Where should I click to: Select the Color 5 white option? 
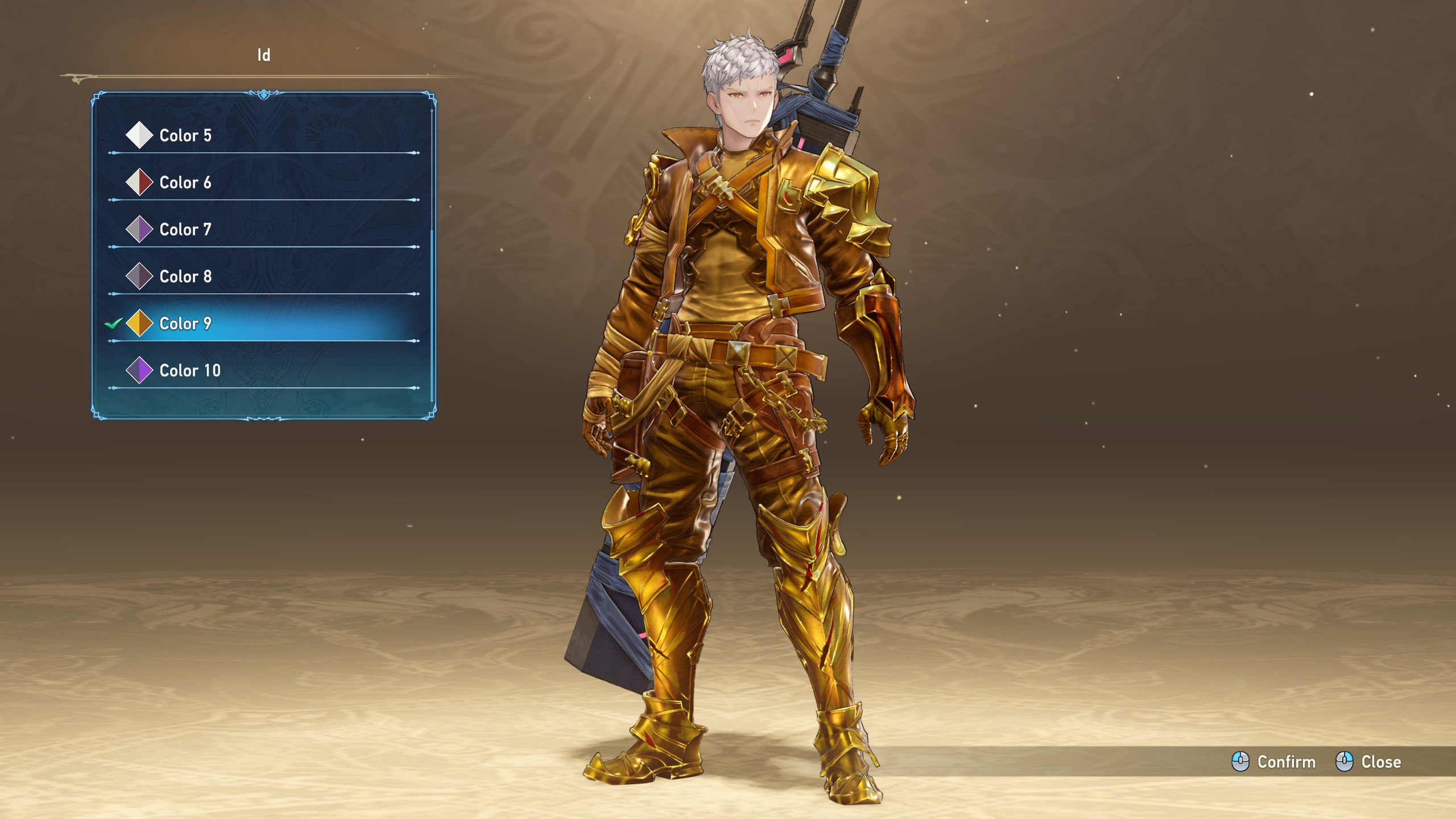coord(185,135)
